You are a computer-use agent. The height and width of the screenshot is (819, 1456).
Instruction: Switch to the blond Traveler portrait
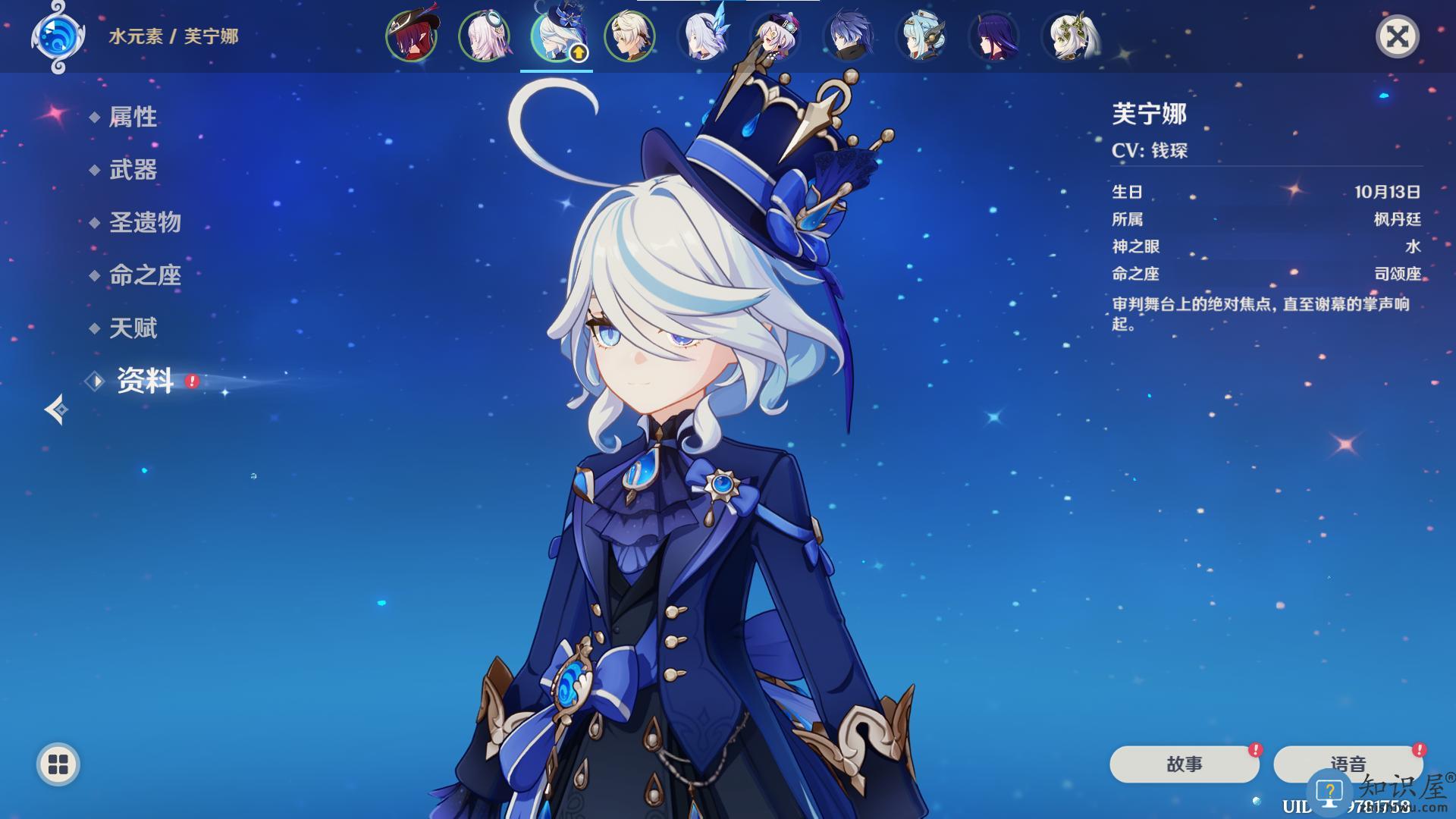629,36
